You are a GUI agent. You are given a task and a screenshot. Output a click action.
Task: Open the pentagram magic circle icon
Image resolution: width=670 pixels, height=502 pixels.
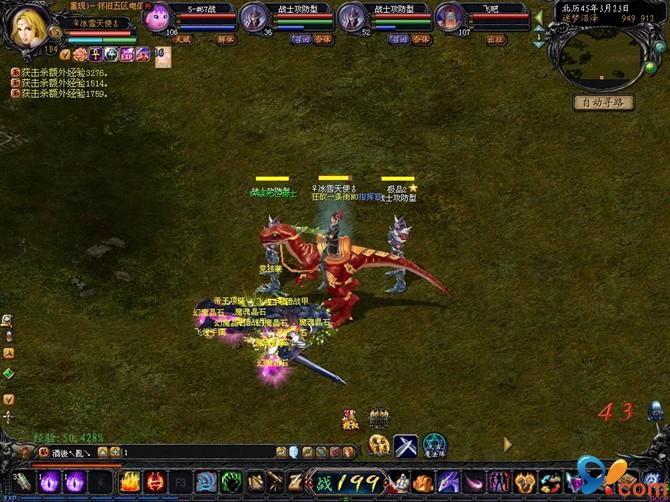click(x=434, y=445)
